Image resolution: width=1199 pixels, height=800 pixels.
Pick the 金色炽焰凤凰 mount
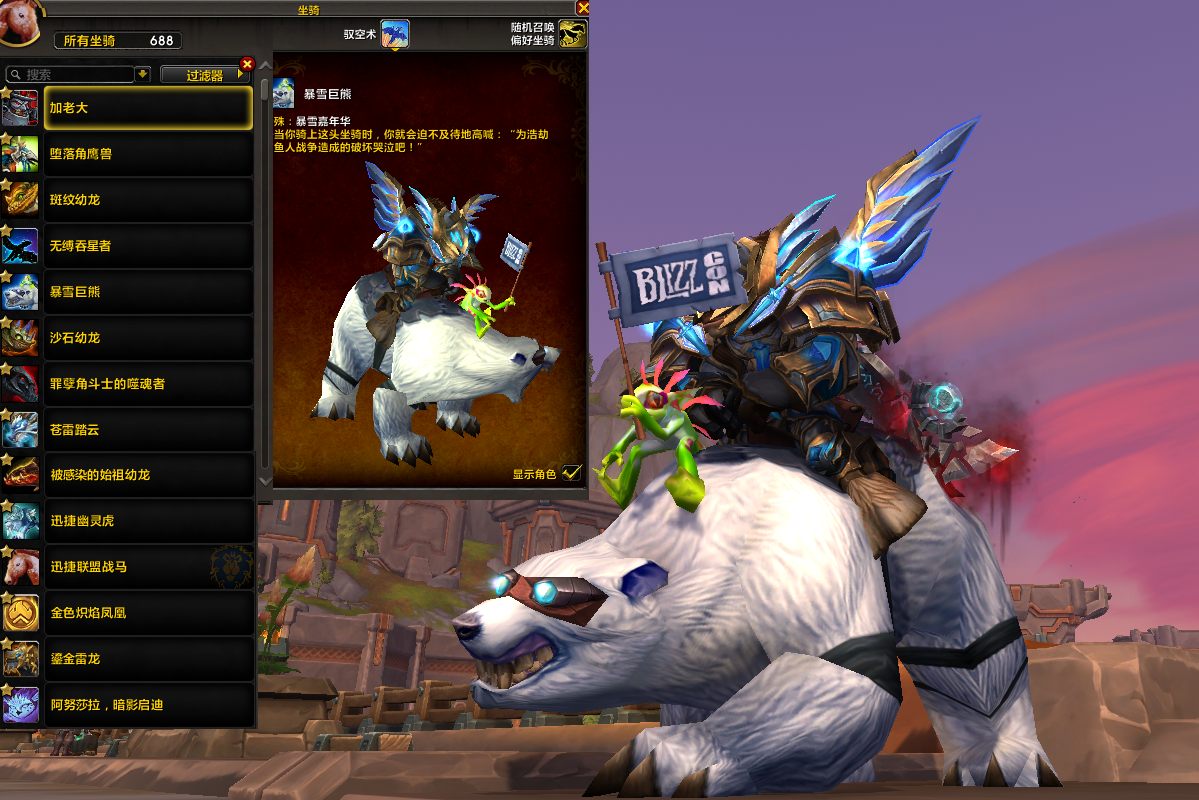pos(148,613)
